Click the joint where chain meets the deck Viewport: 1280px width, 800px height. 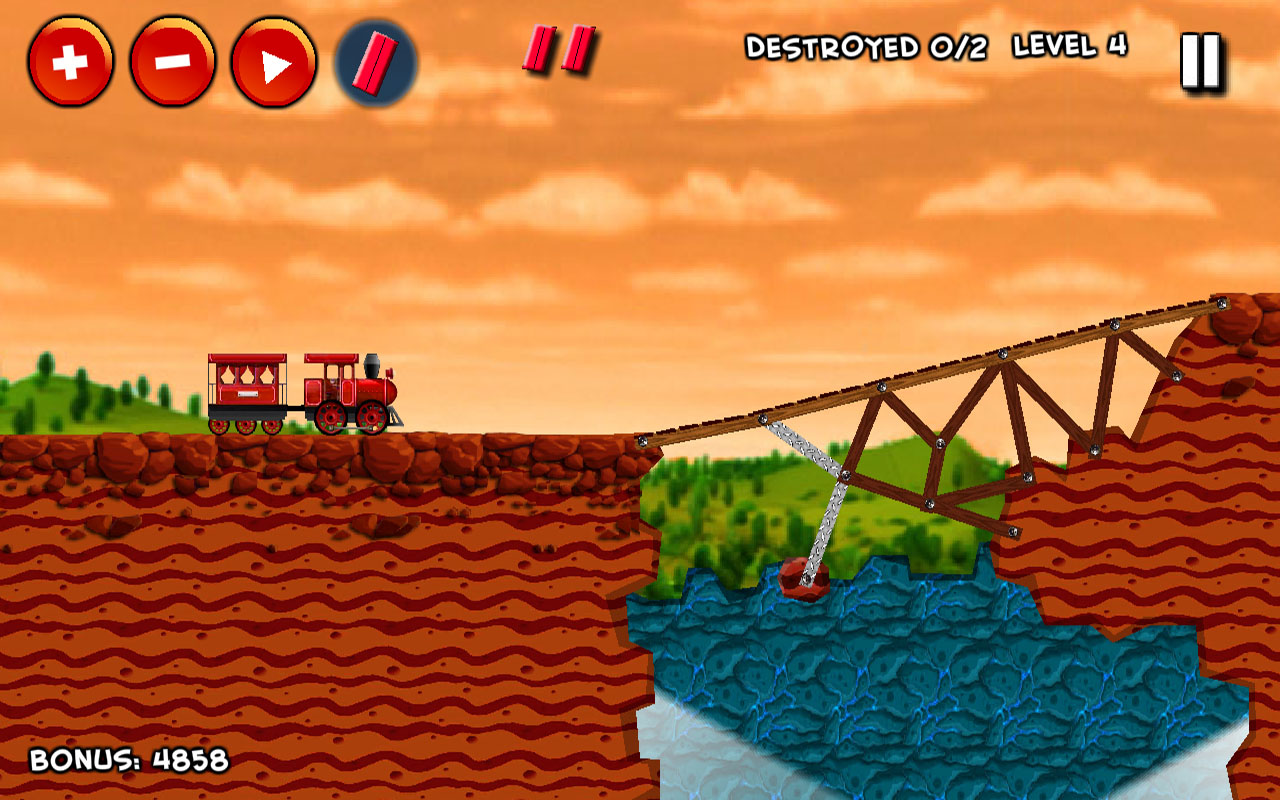coord(764,419)
